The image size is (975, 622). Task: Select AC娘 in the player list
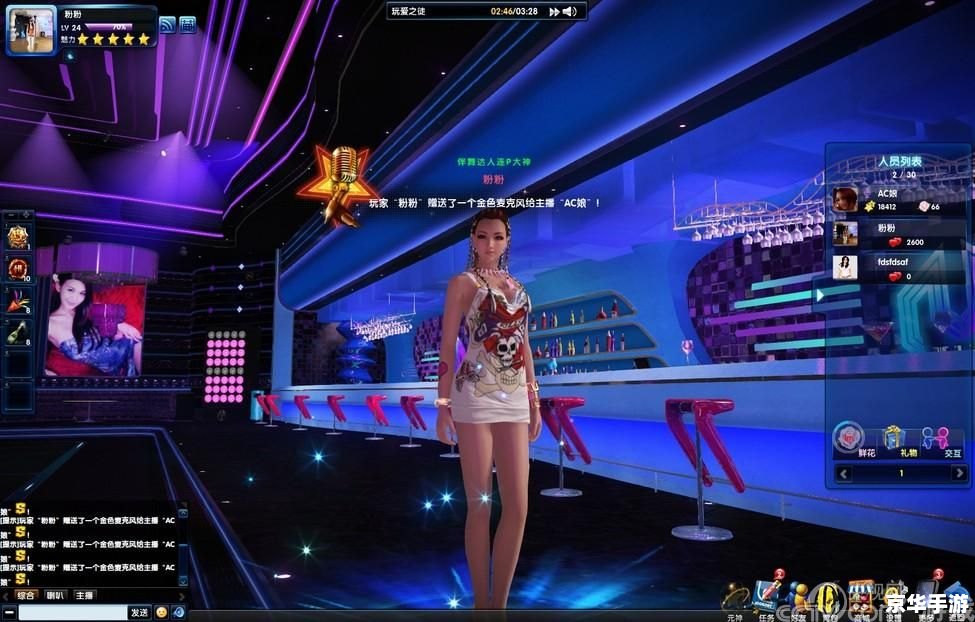pyautogui.click(x=890, y=200)
